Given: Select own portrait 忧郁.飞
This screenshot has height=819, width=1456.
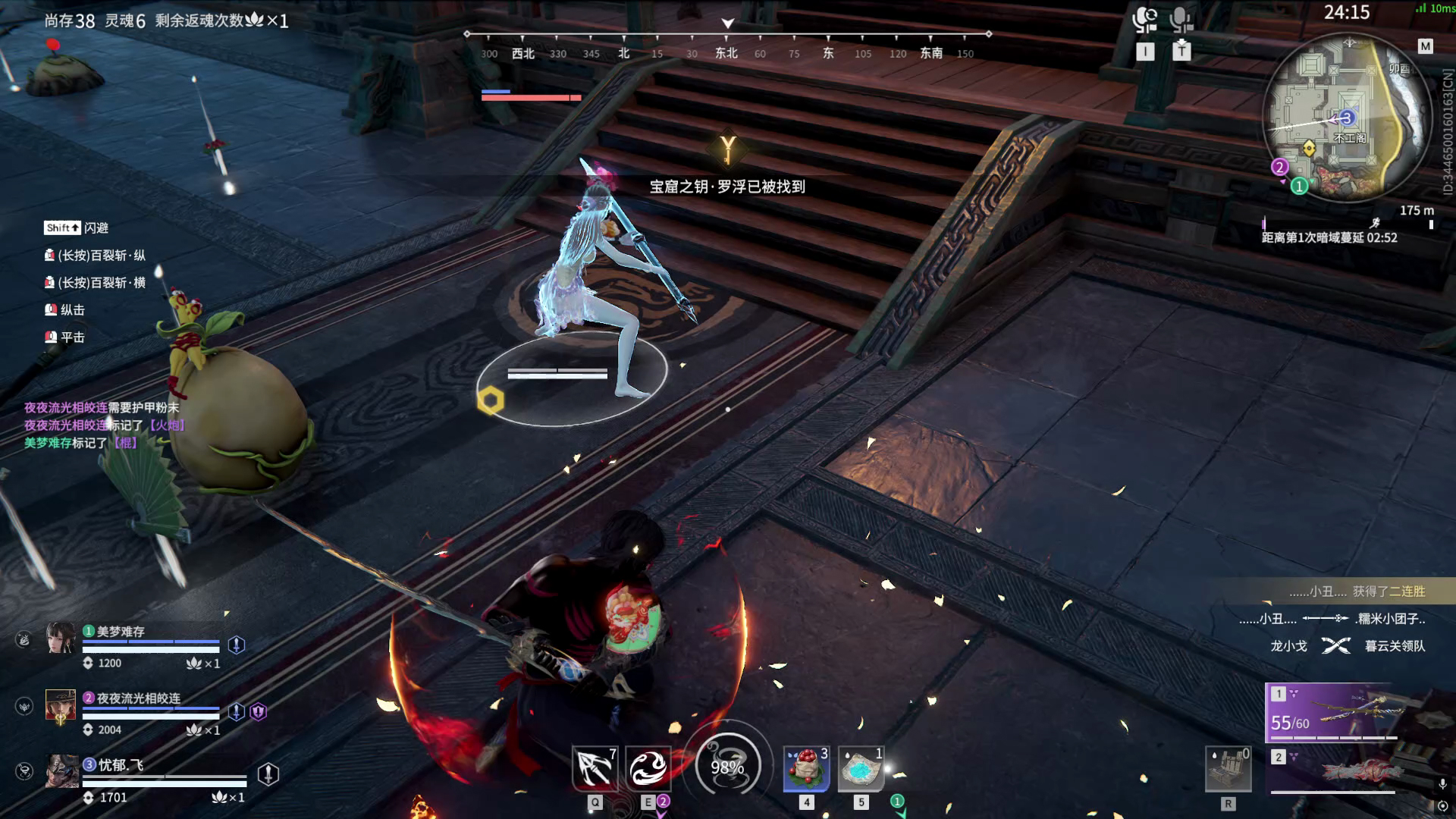Looking at the screenshot, I should [x=61, y=771].
